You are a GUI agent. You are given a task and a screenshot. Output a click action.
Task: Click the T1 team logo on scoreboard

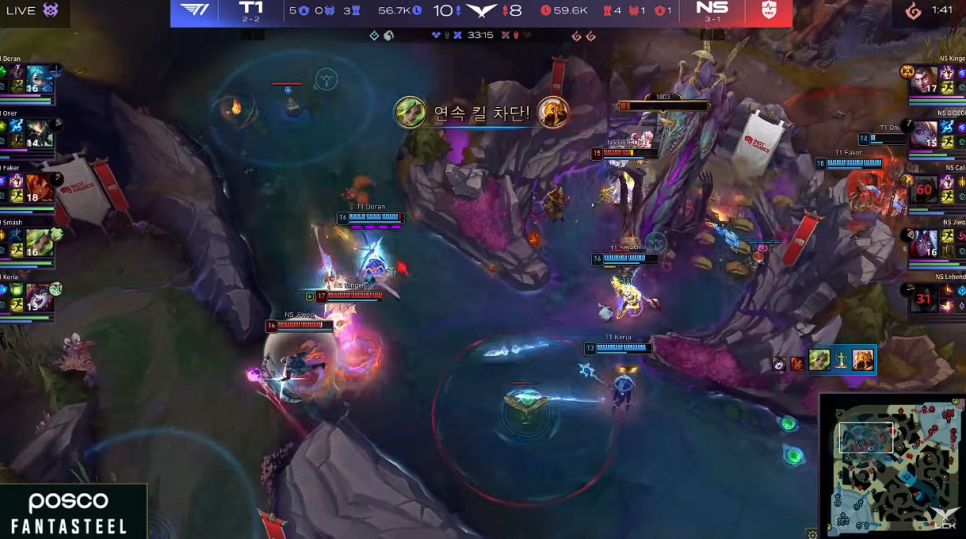coord(194,11)
